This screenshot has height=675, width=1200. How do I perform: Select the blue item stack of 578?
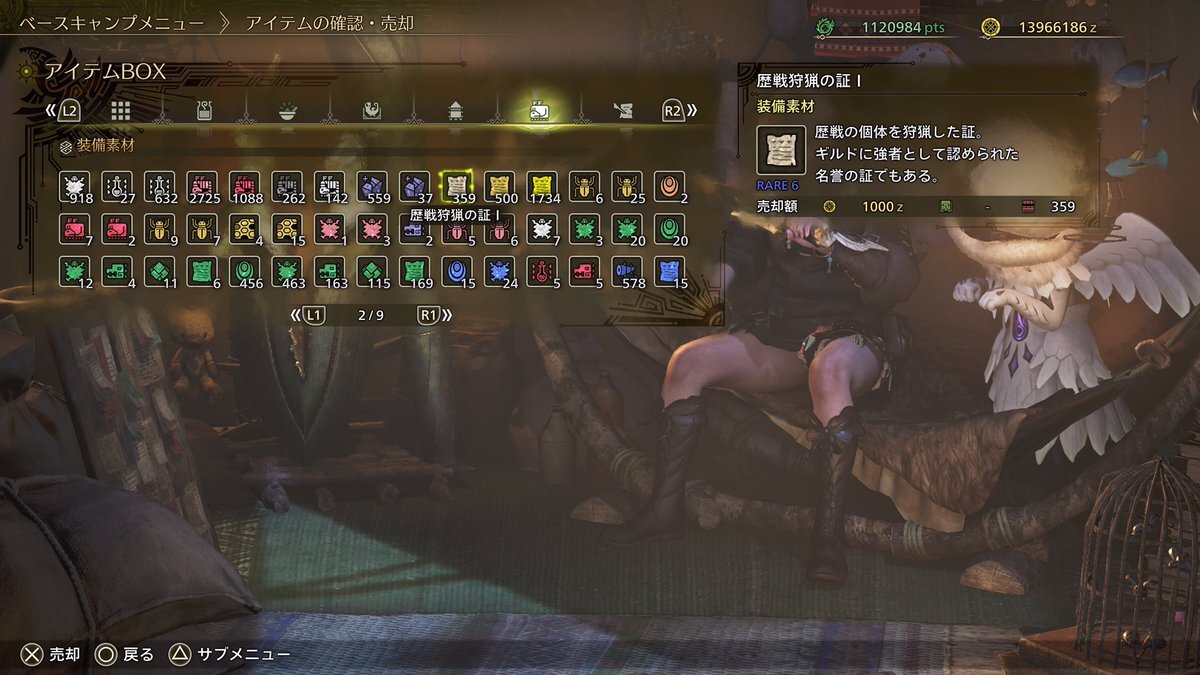pos(627,271)
